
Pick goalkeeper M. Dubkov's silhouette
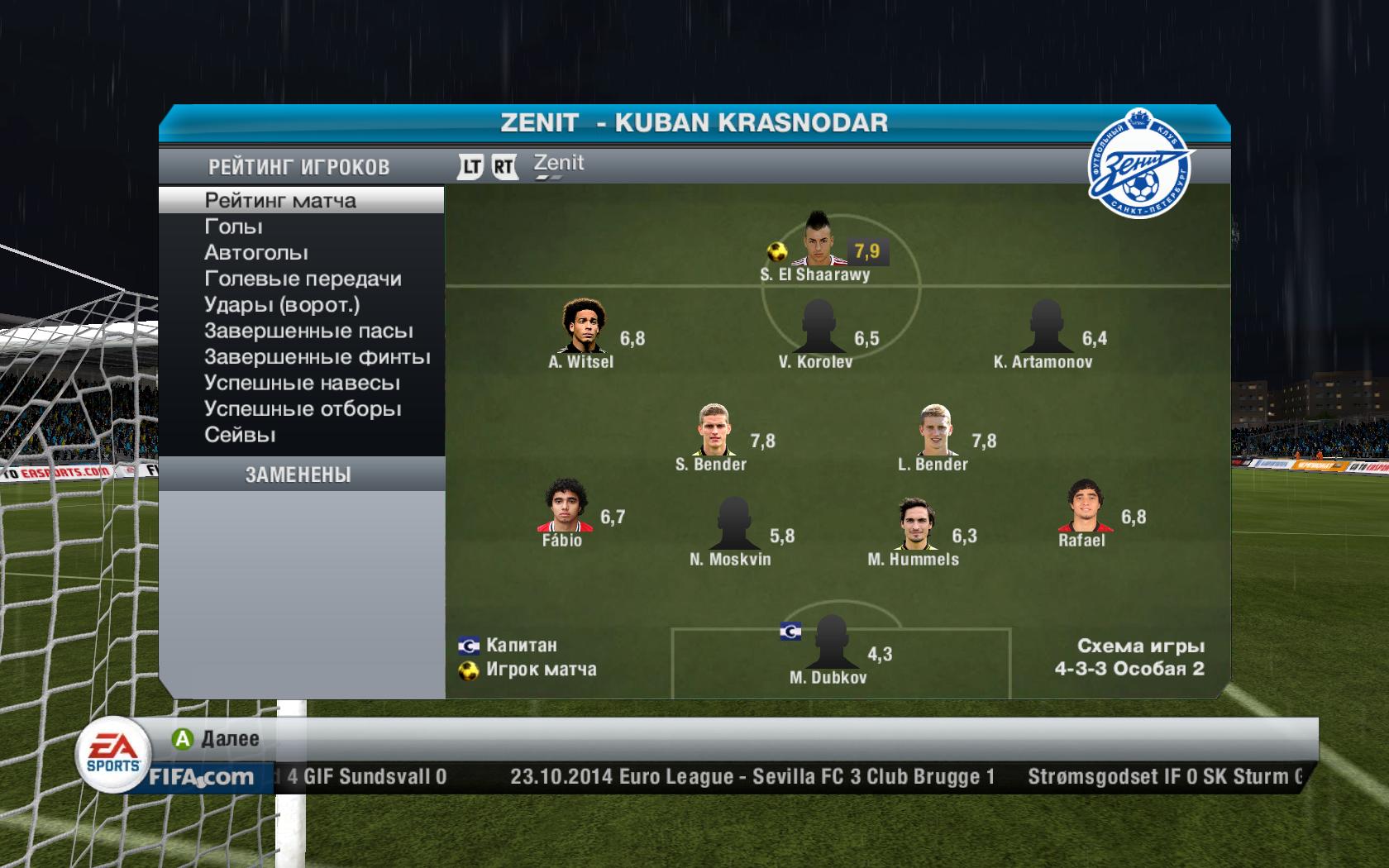click(828, 642)
